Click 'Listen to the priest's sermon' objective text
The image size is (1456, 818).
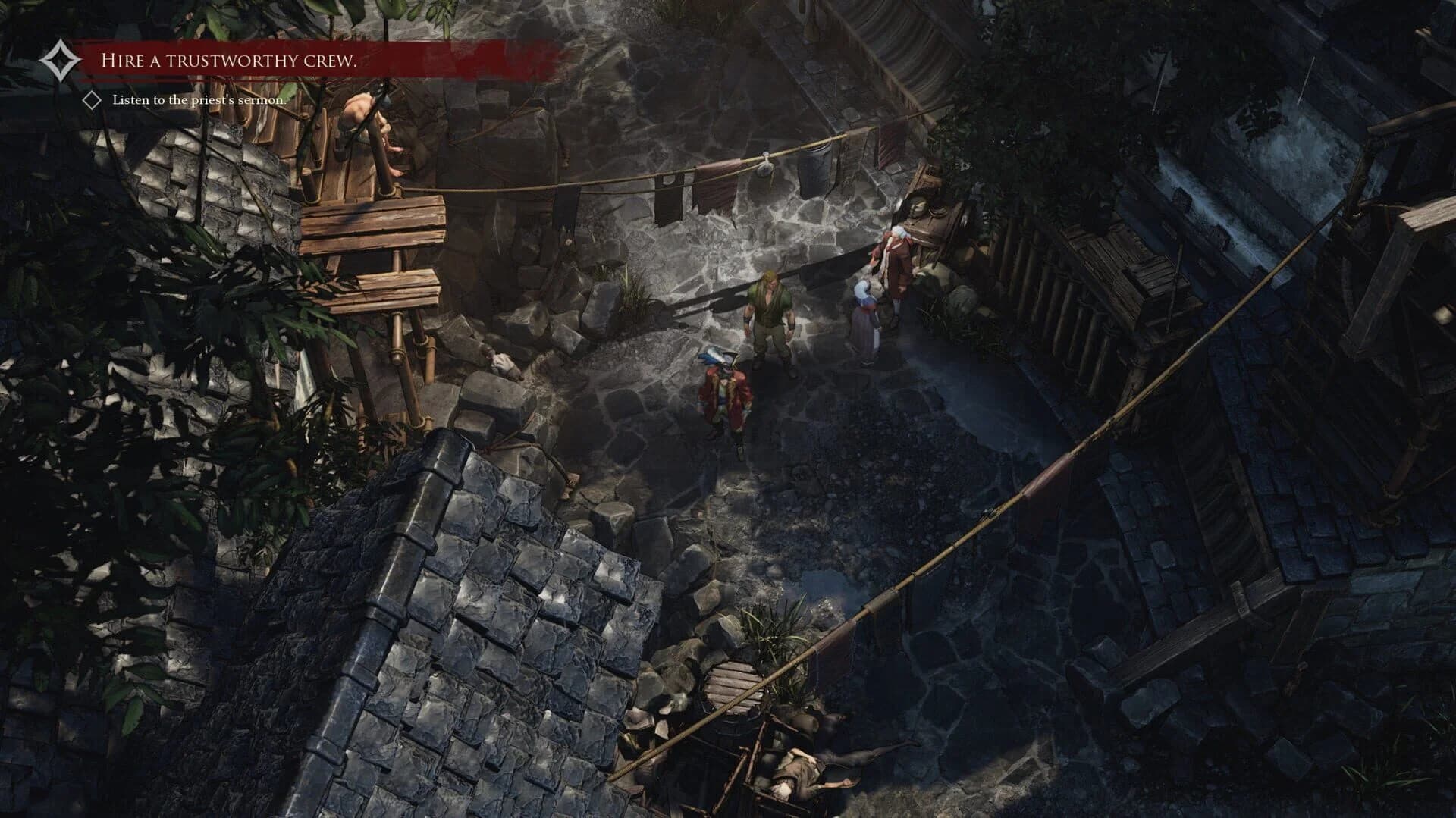click(x=199, y=98)
